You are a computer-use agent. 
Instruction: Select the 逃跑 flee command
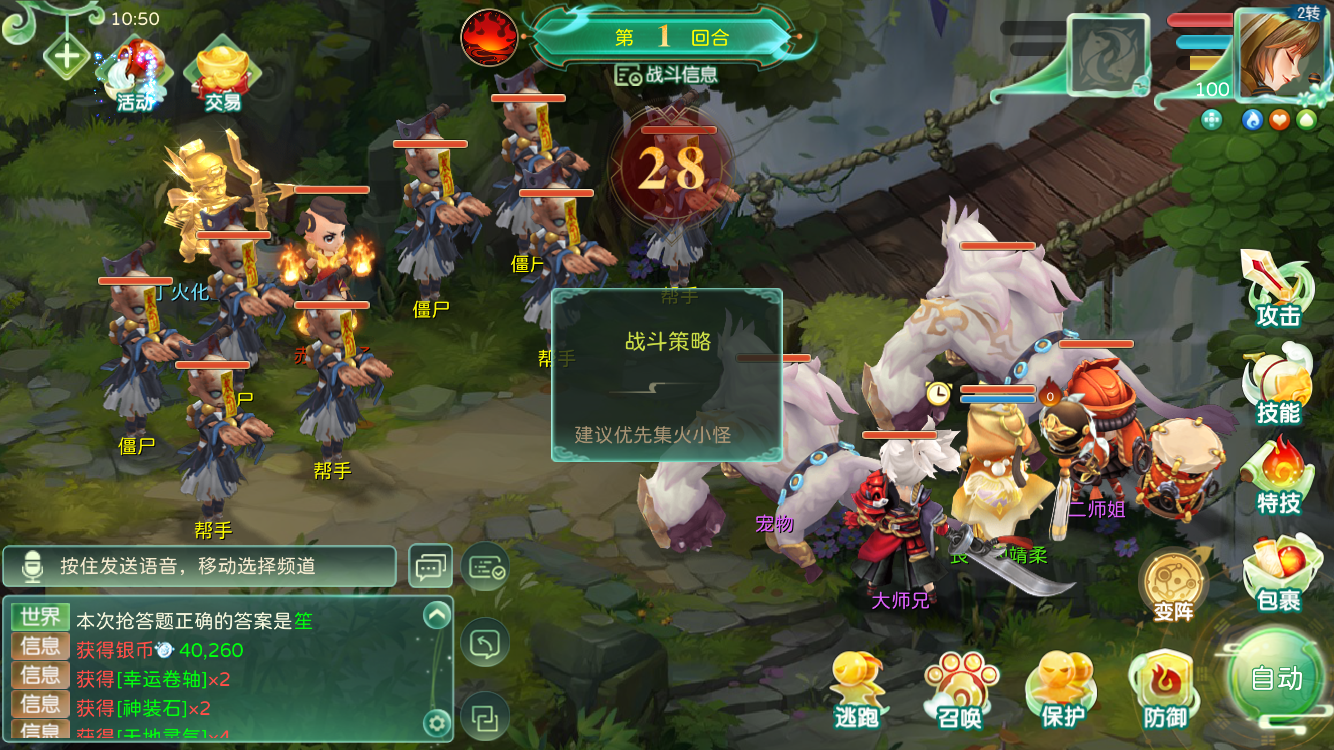pyautogui.click(x=857, y=690)
